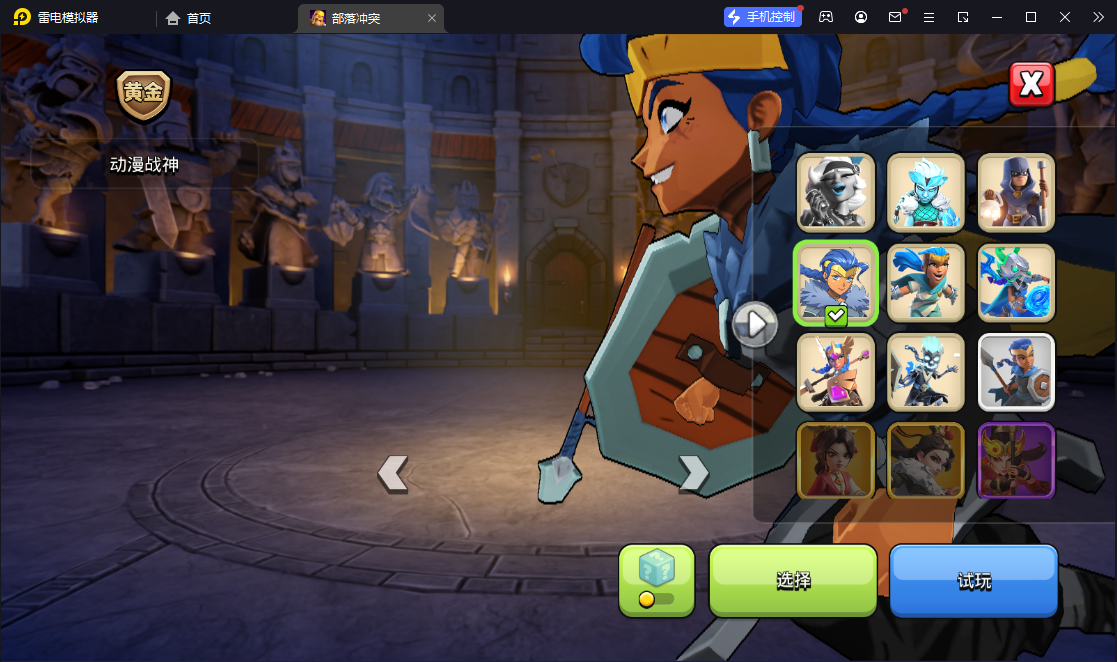Choose the dark skeleton ghost skin
This screenshot has height=662, width=1117.
coord(926,372)
